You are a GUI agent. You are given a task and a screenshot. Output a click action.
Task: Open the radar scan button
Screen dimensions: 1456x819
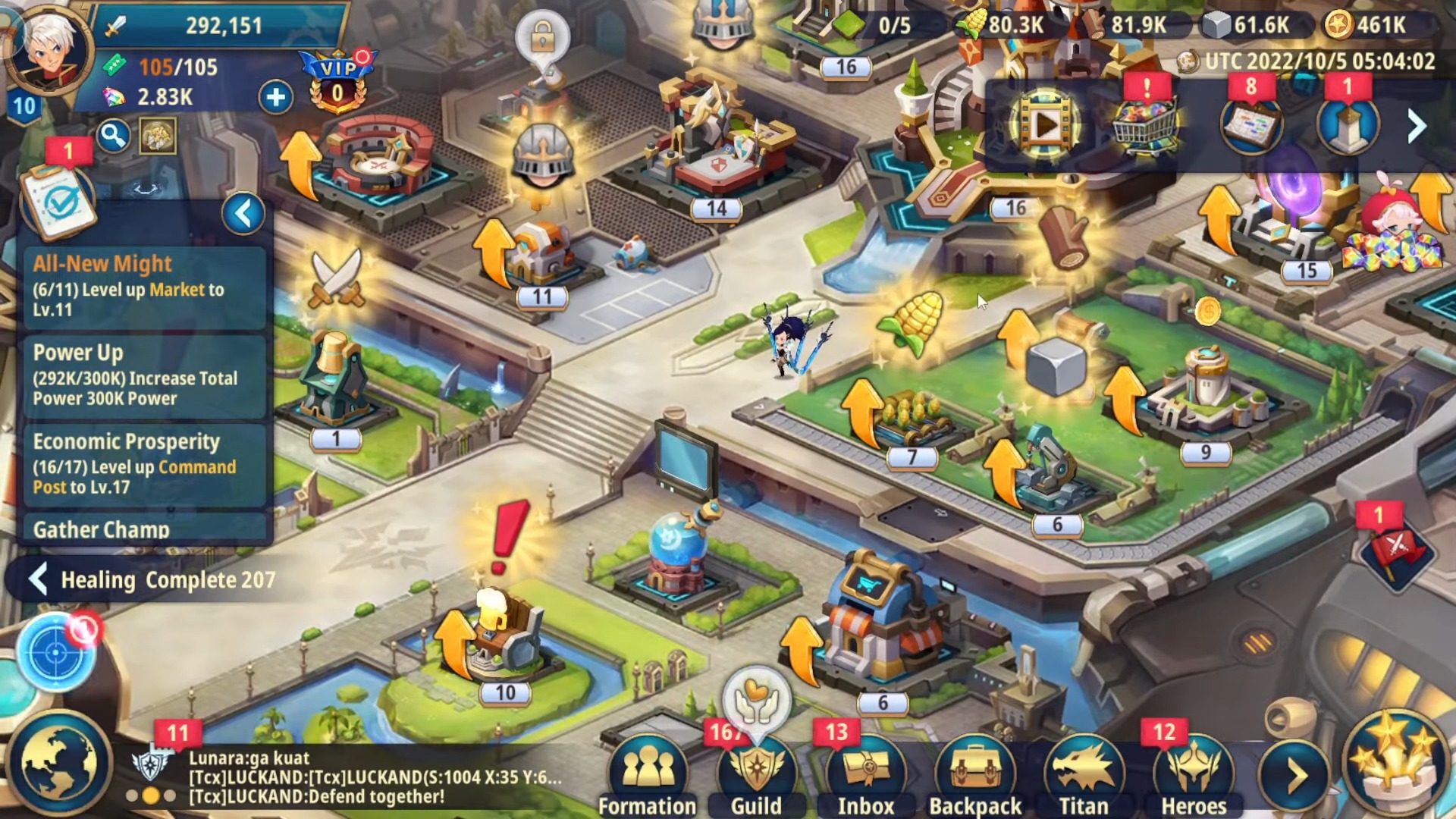click(56, 652)
